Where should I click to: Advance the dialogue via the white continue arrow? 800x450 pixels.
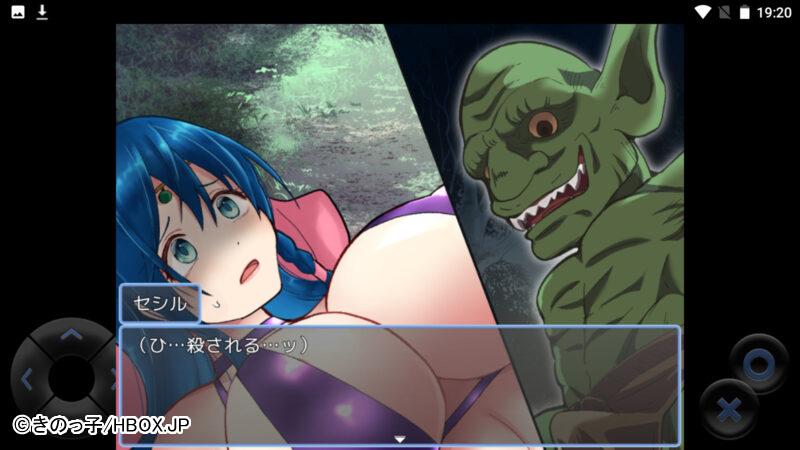(x=399, y=438)
